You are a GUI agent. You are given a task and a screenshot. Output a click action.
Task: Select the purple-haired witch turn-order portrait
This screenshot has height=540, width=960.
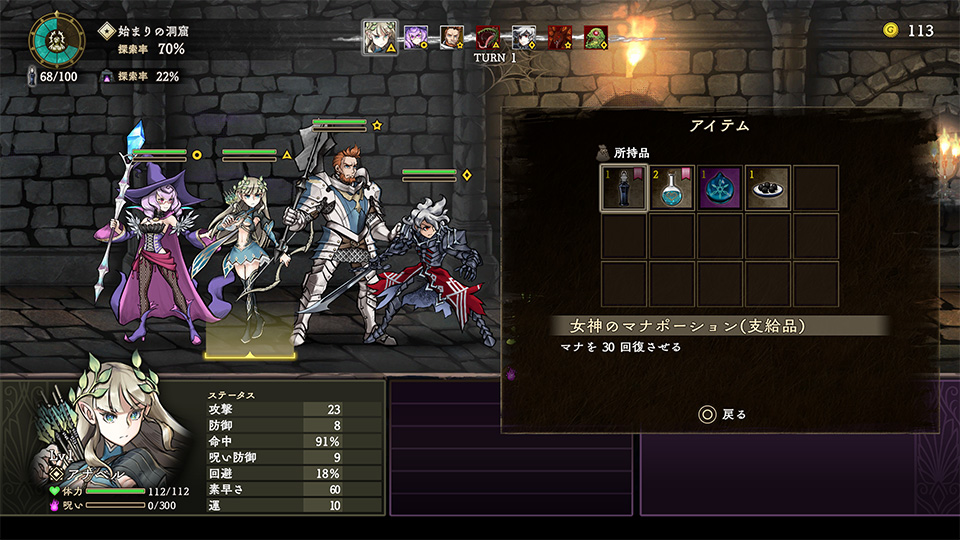click(416, 38)
